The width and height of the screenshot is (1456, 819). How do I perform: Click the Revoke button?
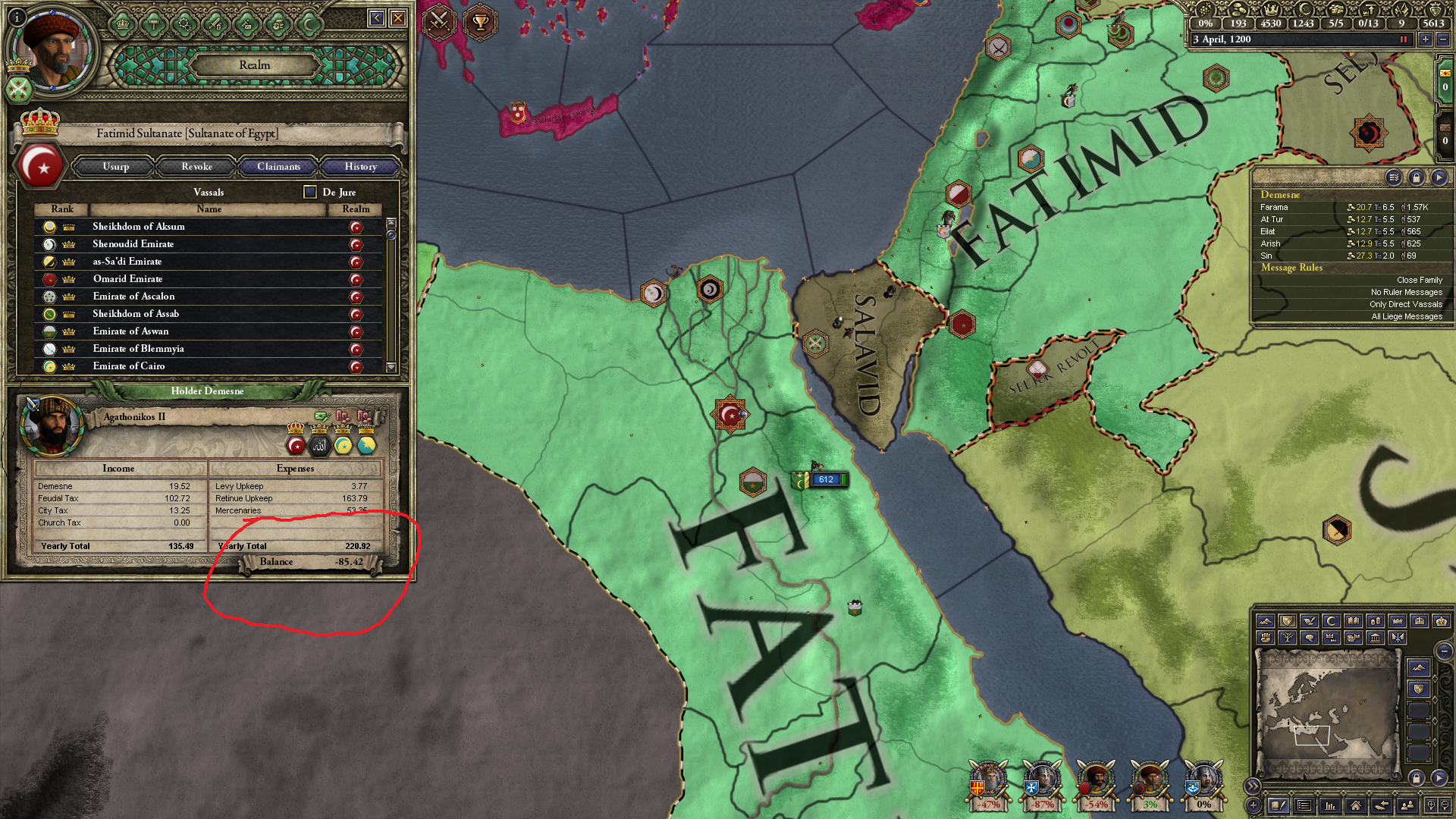(196, 167)
